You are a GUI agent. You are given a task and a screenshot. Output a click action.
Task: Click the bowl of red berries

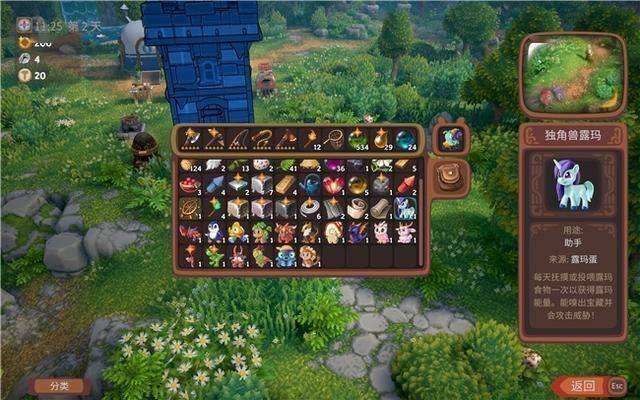(189, 185)
